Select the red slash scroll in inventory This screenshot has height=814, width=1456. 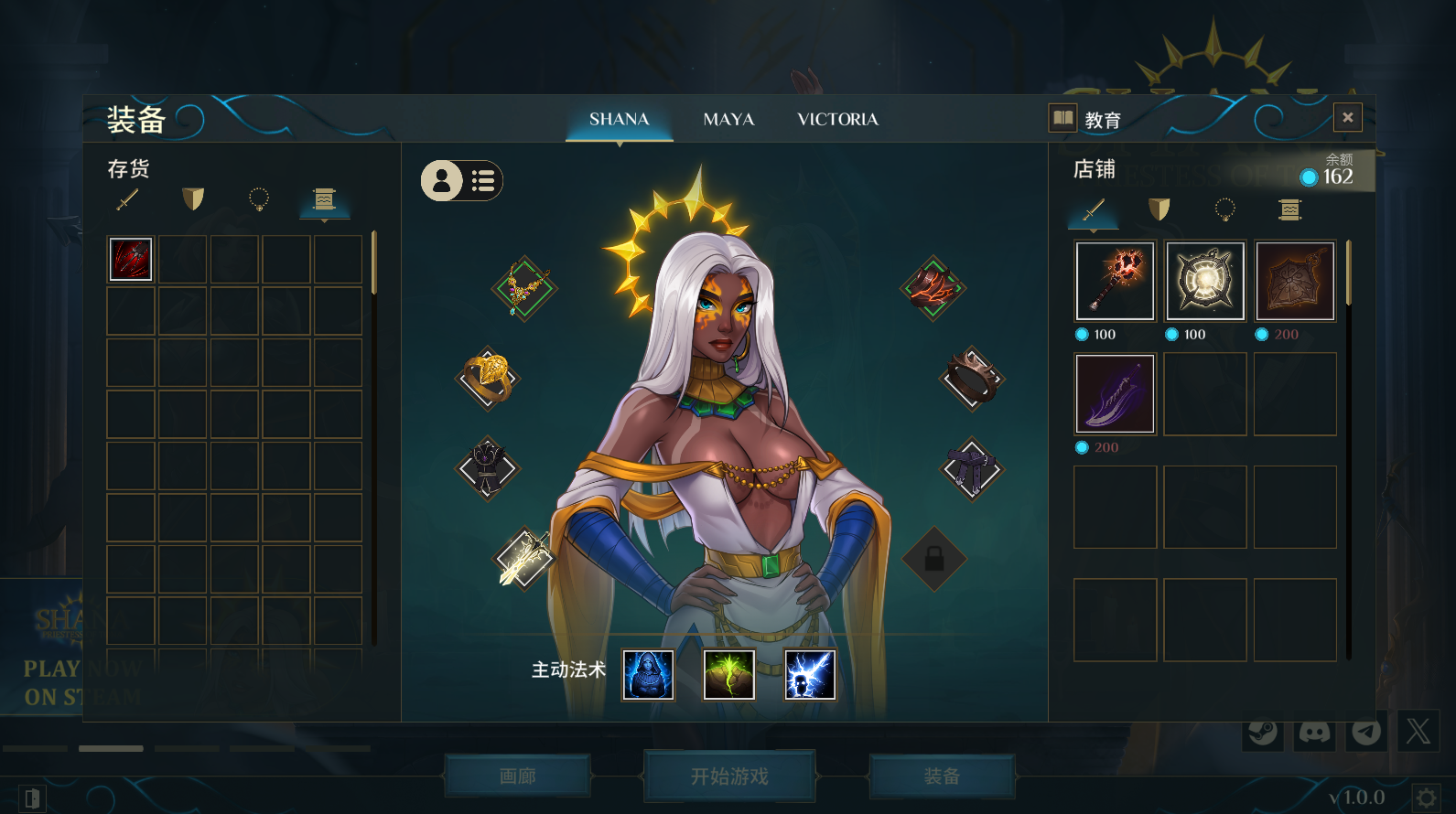131,259
